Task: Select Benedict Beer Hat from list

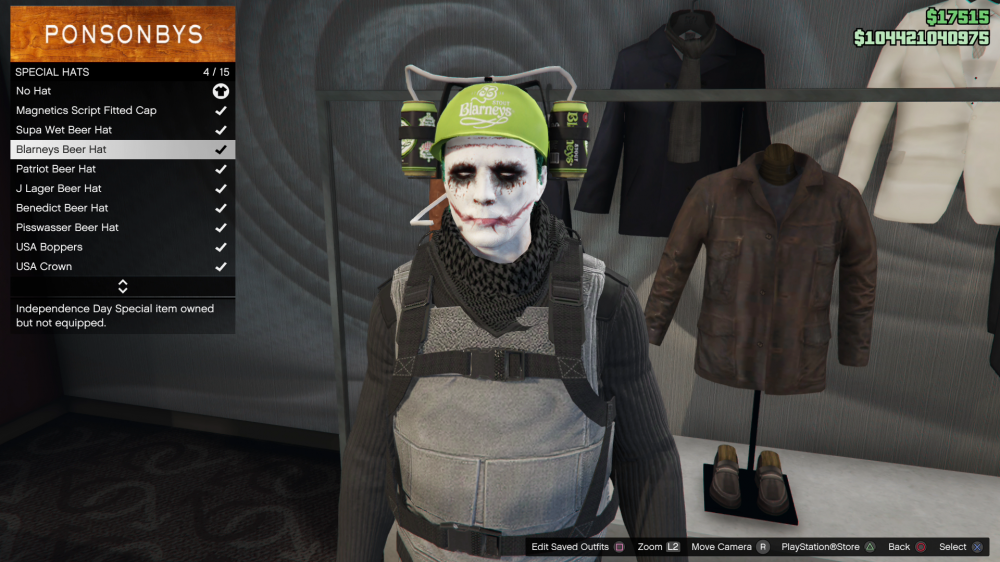Action: (x=122, y=208)
